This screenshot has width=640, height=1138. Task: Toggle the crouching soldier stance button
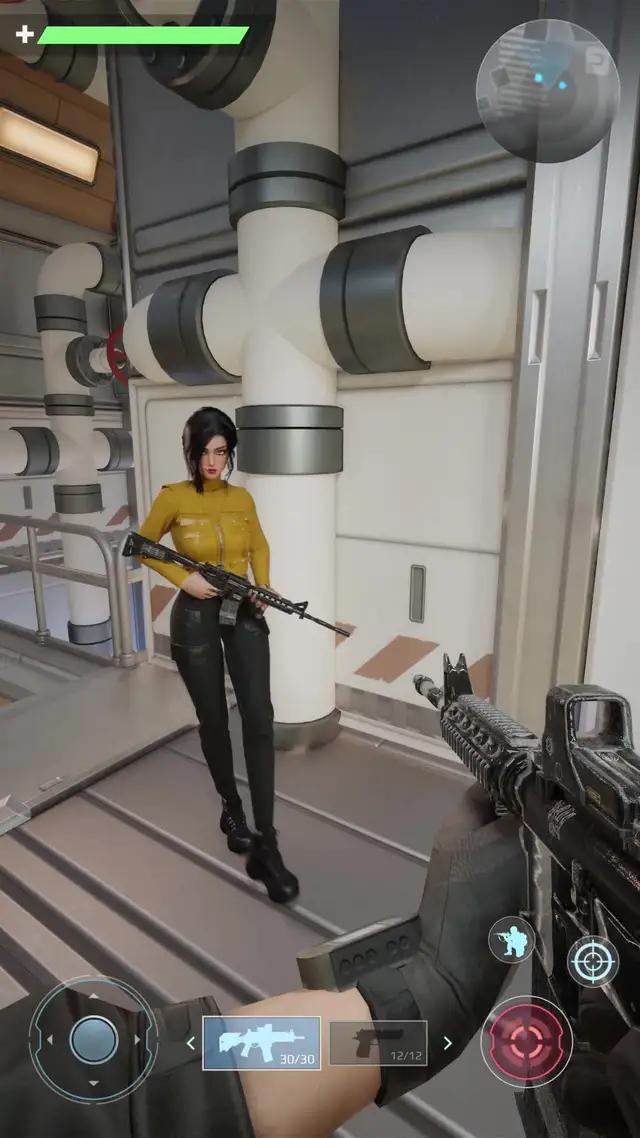click(511, 941)
